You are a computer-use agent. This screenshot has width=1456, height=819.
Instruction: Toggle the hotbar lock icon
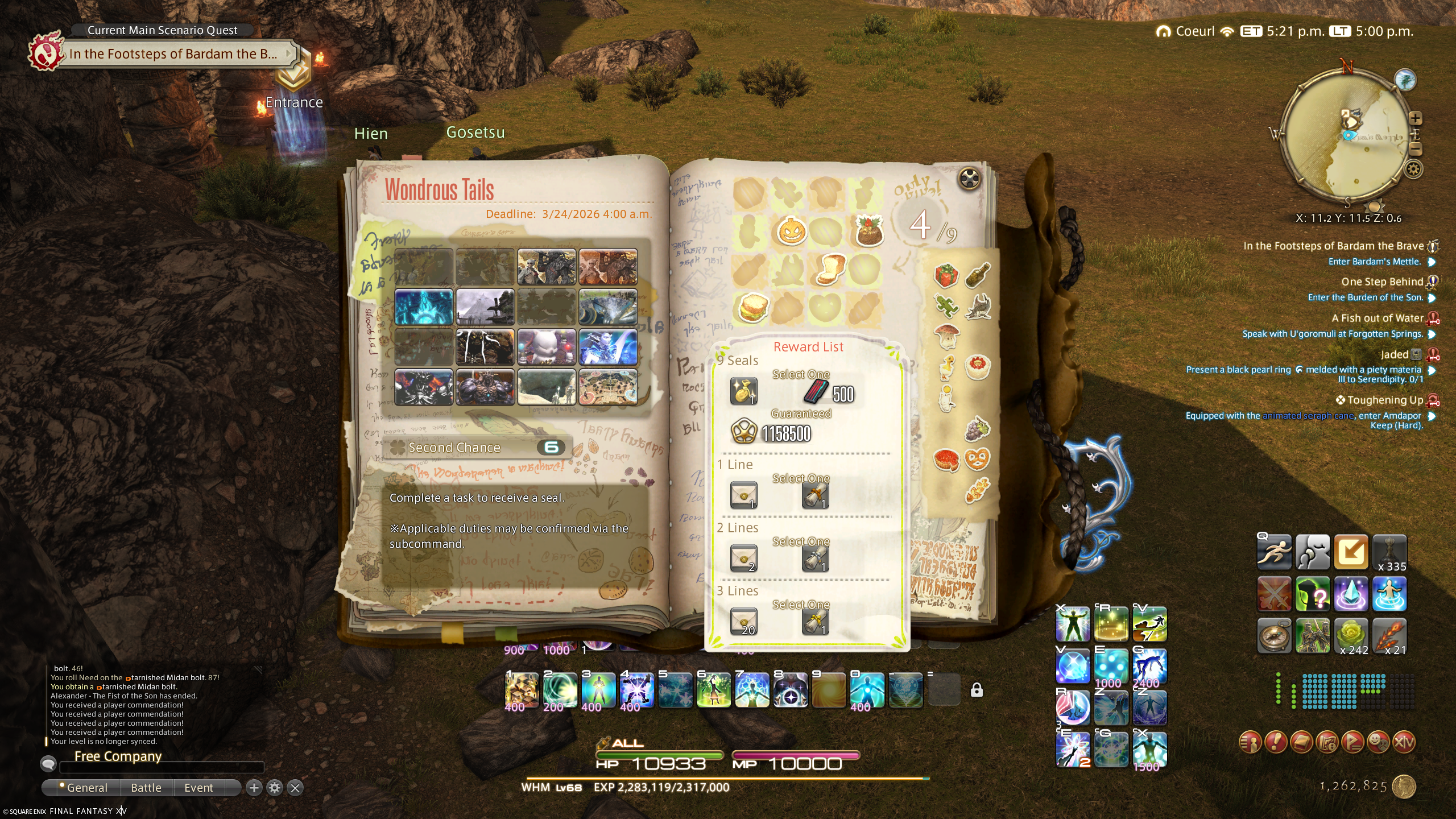pyautogui.click(x=977, y=690)
